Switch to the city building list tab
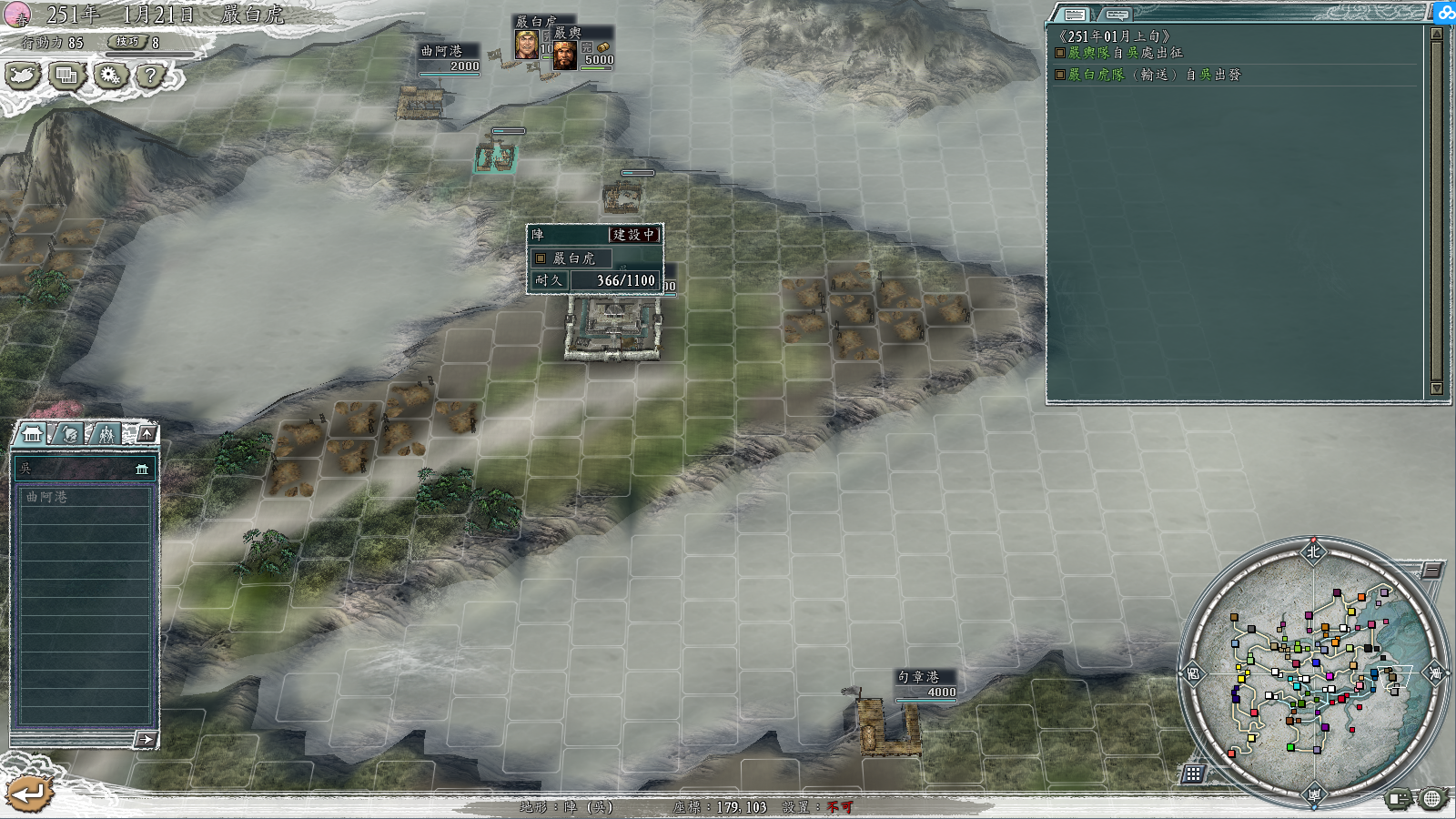 (x=33, y=434)
